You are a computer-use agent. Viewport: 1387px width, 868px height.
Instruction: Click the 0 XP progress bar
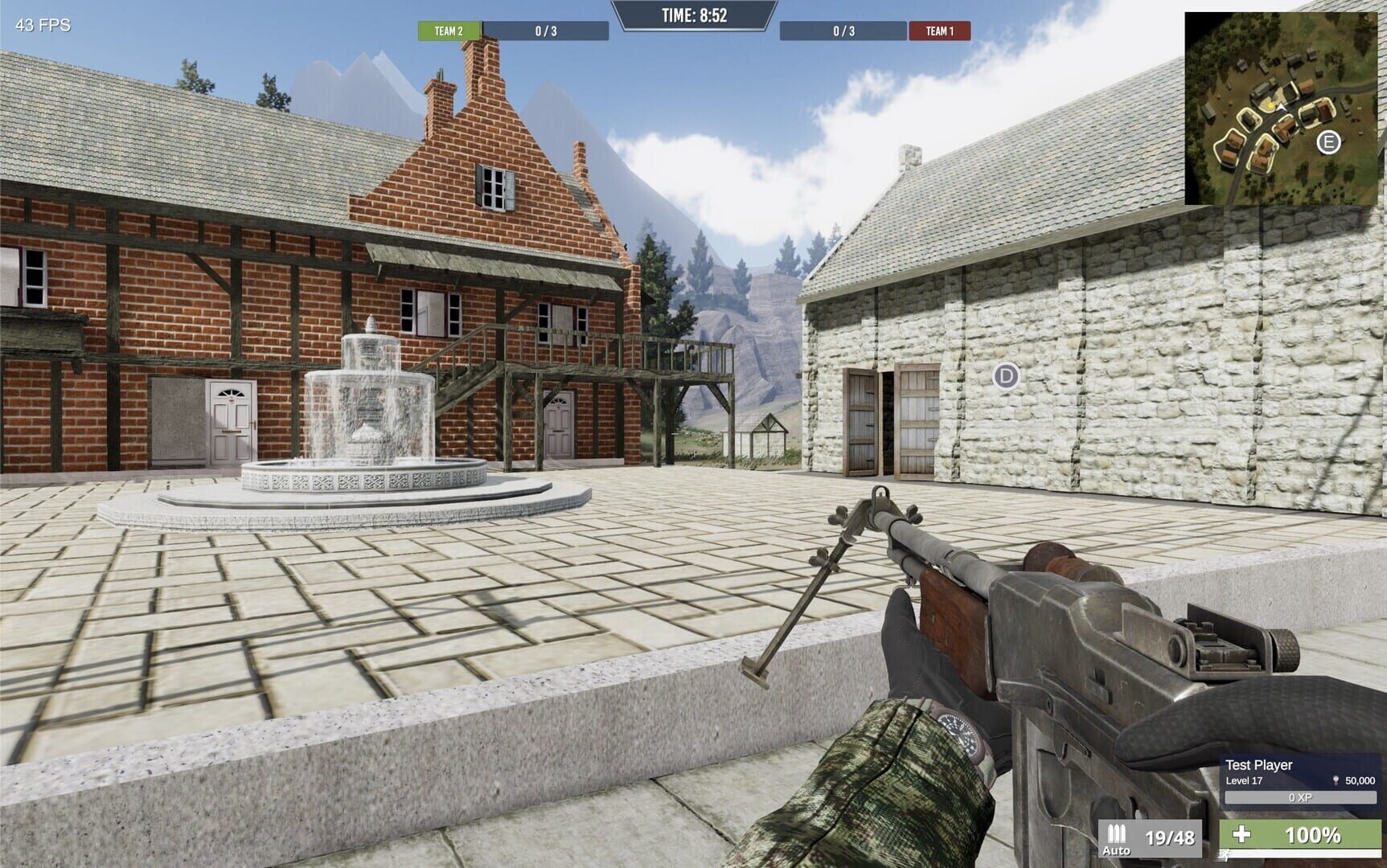pyautogui.click(x=1301, y=797)
